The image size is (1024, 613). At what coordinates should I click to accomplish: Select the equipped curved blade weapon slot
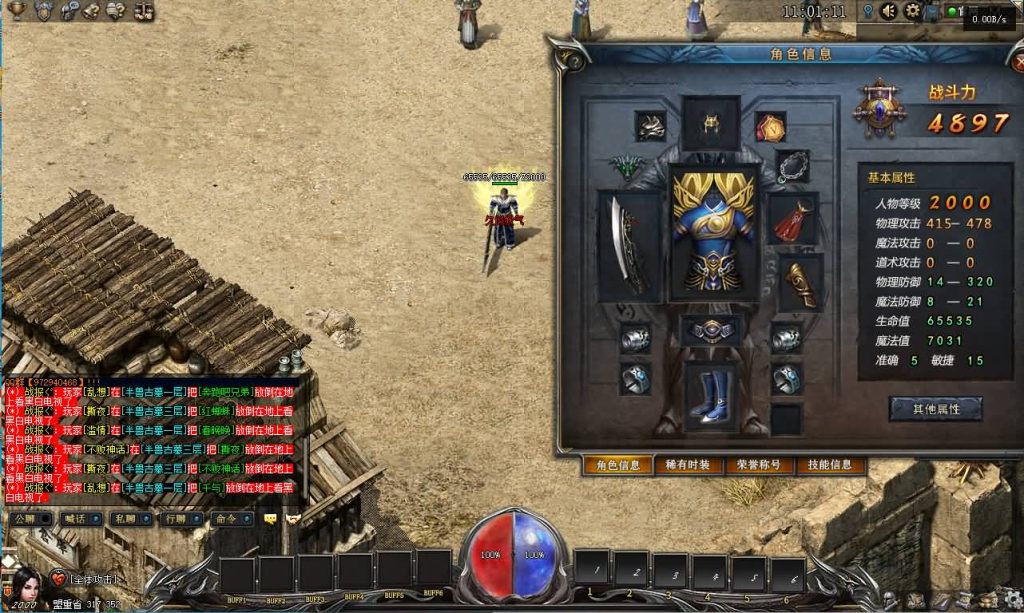click(630, 246)
